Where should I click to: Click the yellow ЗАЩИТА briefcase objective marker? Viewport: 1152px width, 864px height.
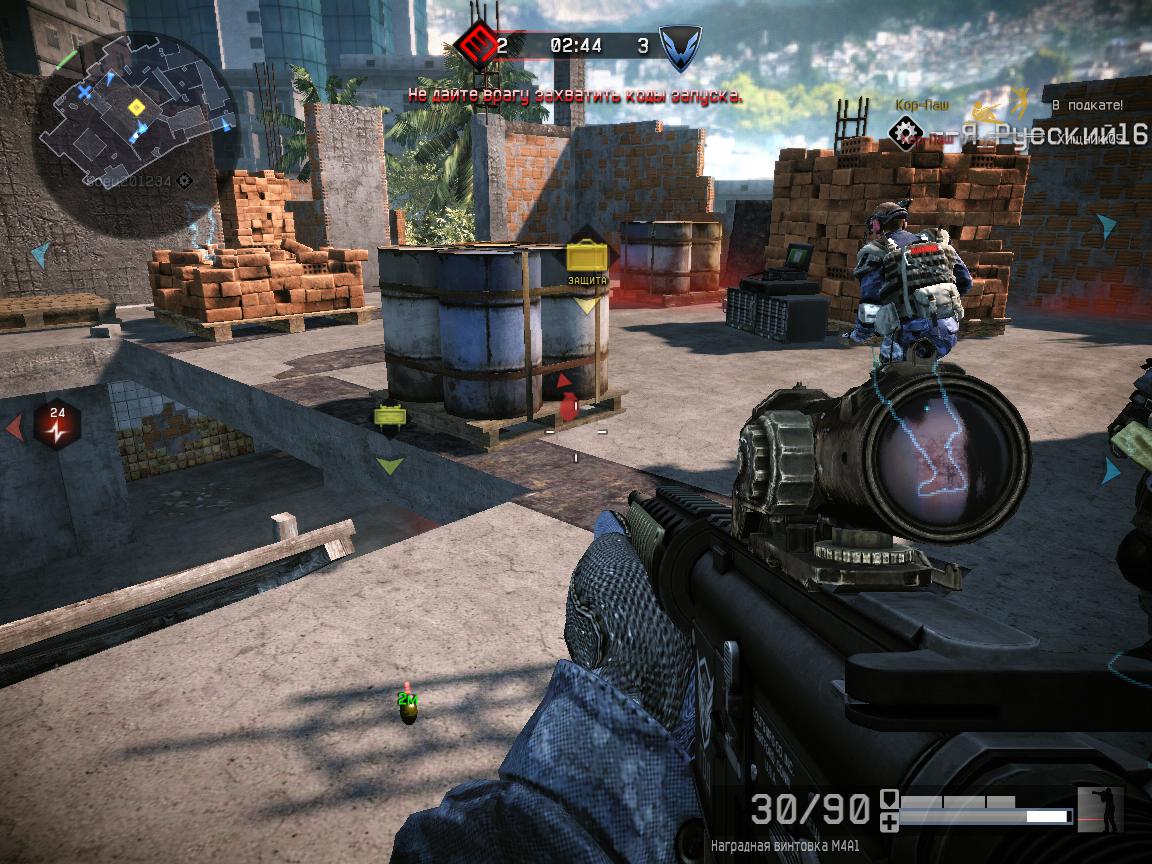tap(586, 257)
